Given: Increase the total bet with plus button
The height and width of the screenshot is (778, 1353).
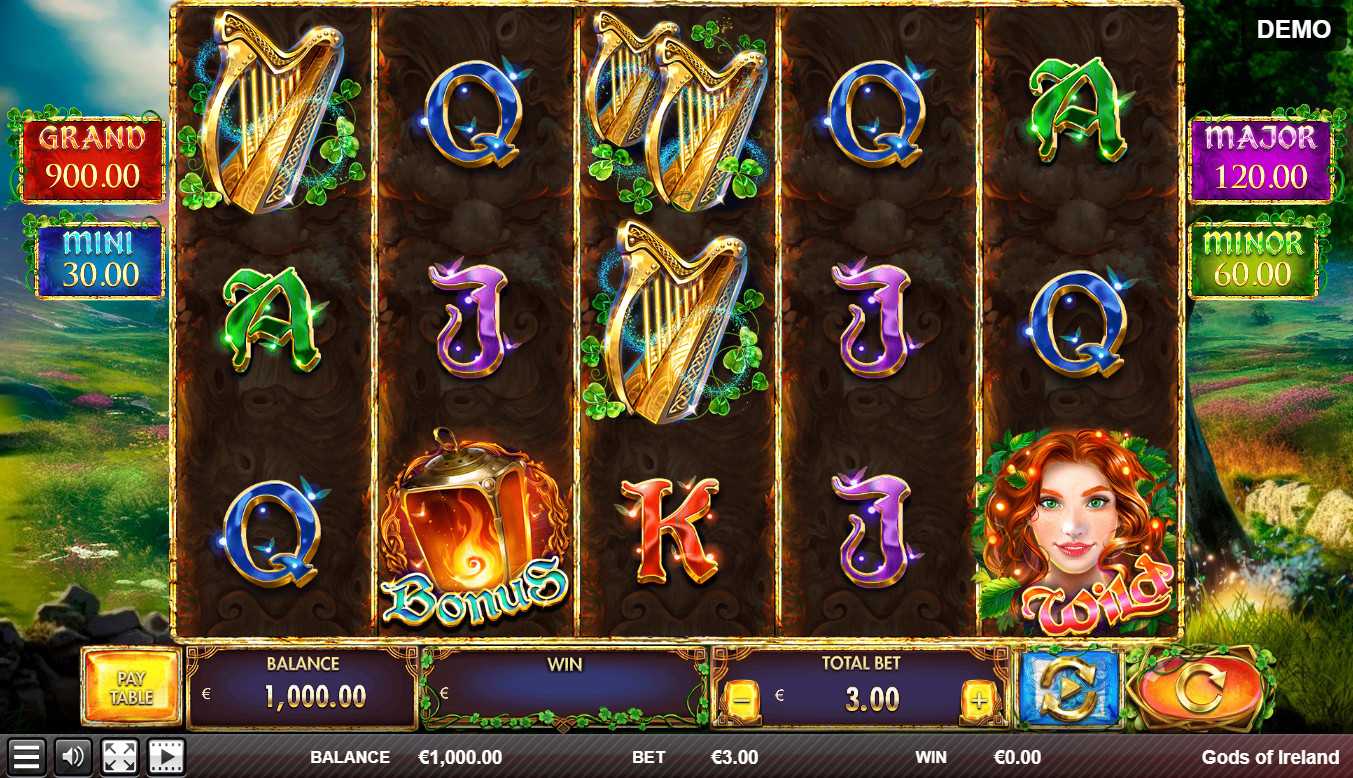Looking at the screenshot, I should (x=978, y=700).
